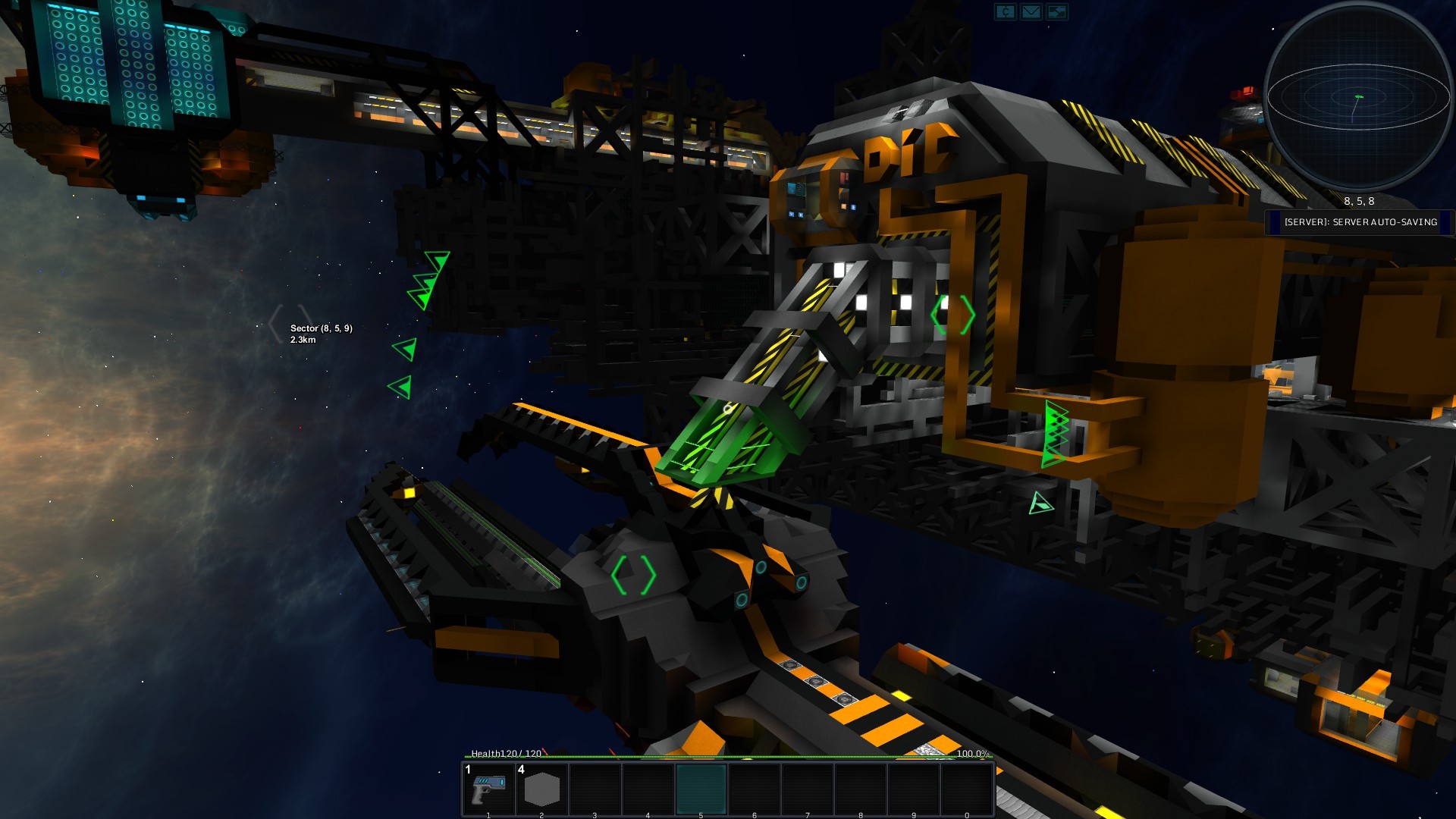Select the laser pistol hotbar slot
This screenshot has width=1456, height=819.
[489, 789]
